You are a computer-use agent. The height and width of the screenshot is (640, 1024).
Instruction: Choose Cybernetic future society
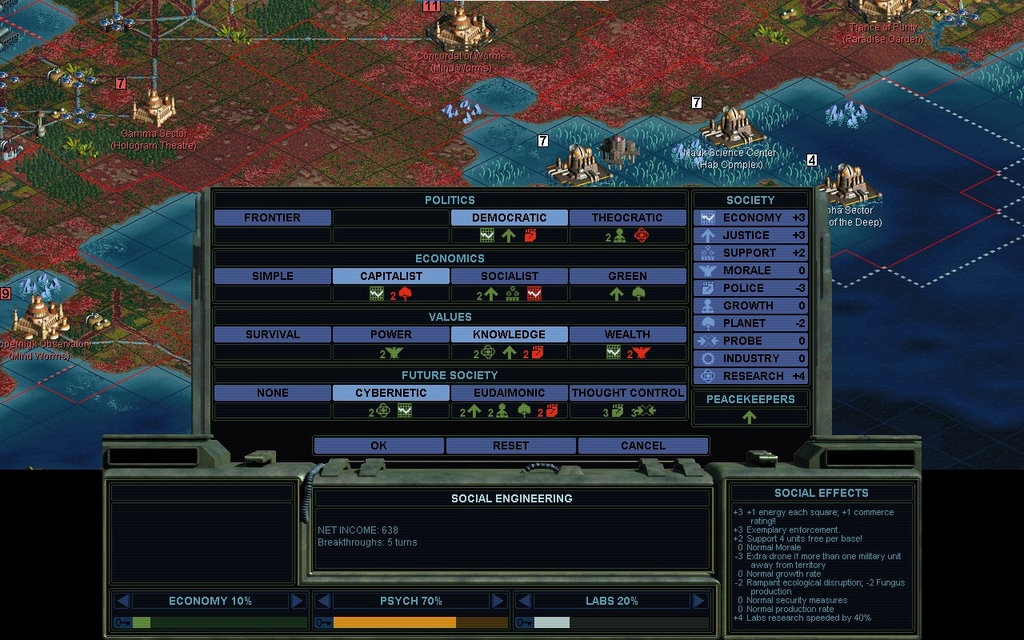(x=391, y=393)
